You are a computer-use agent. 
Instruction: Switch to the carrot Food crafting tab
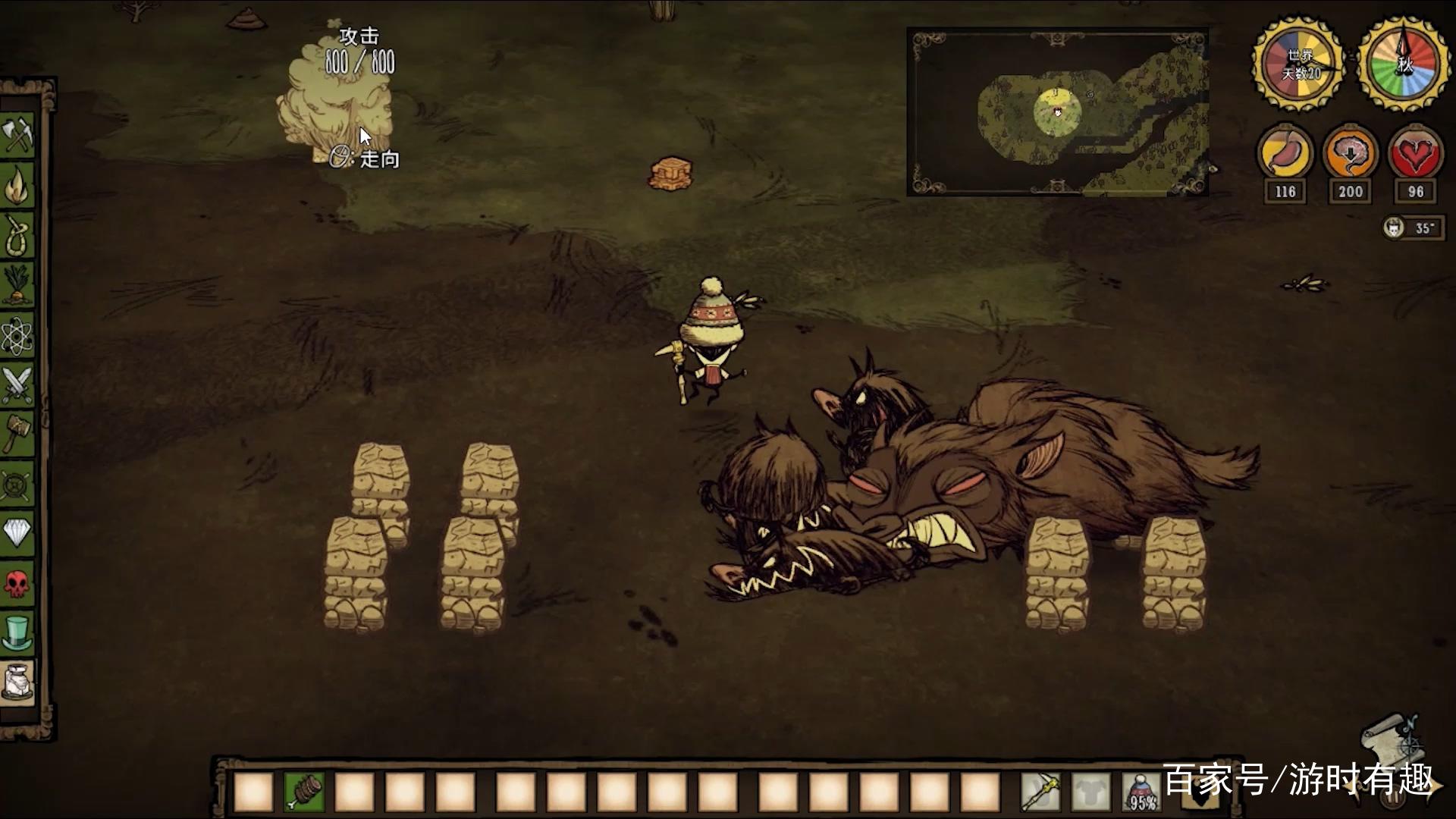[17, 284]
